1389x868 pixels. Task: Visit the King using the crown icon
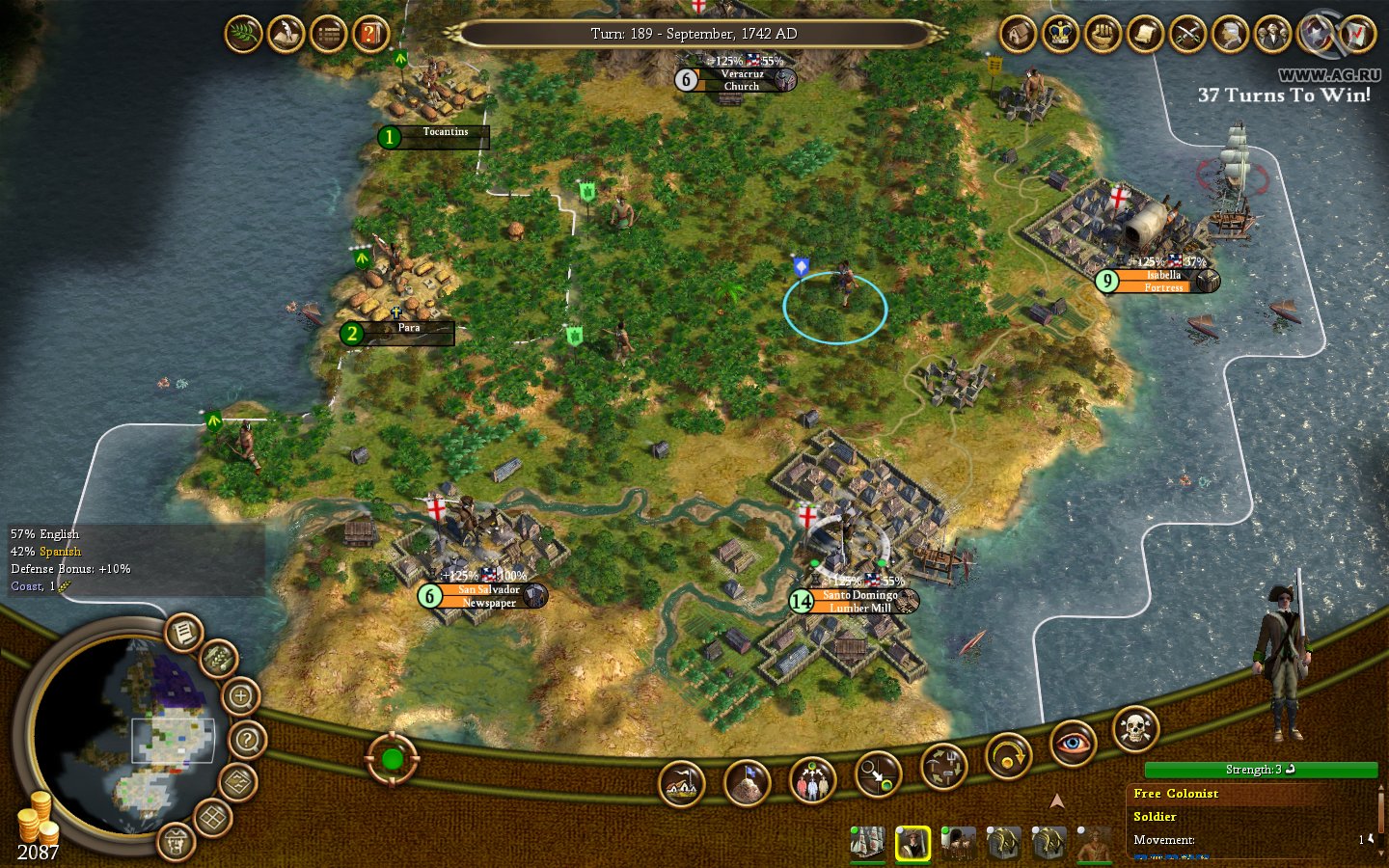coord(1058,36)
